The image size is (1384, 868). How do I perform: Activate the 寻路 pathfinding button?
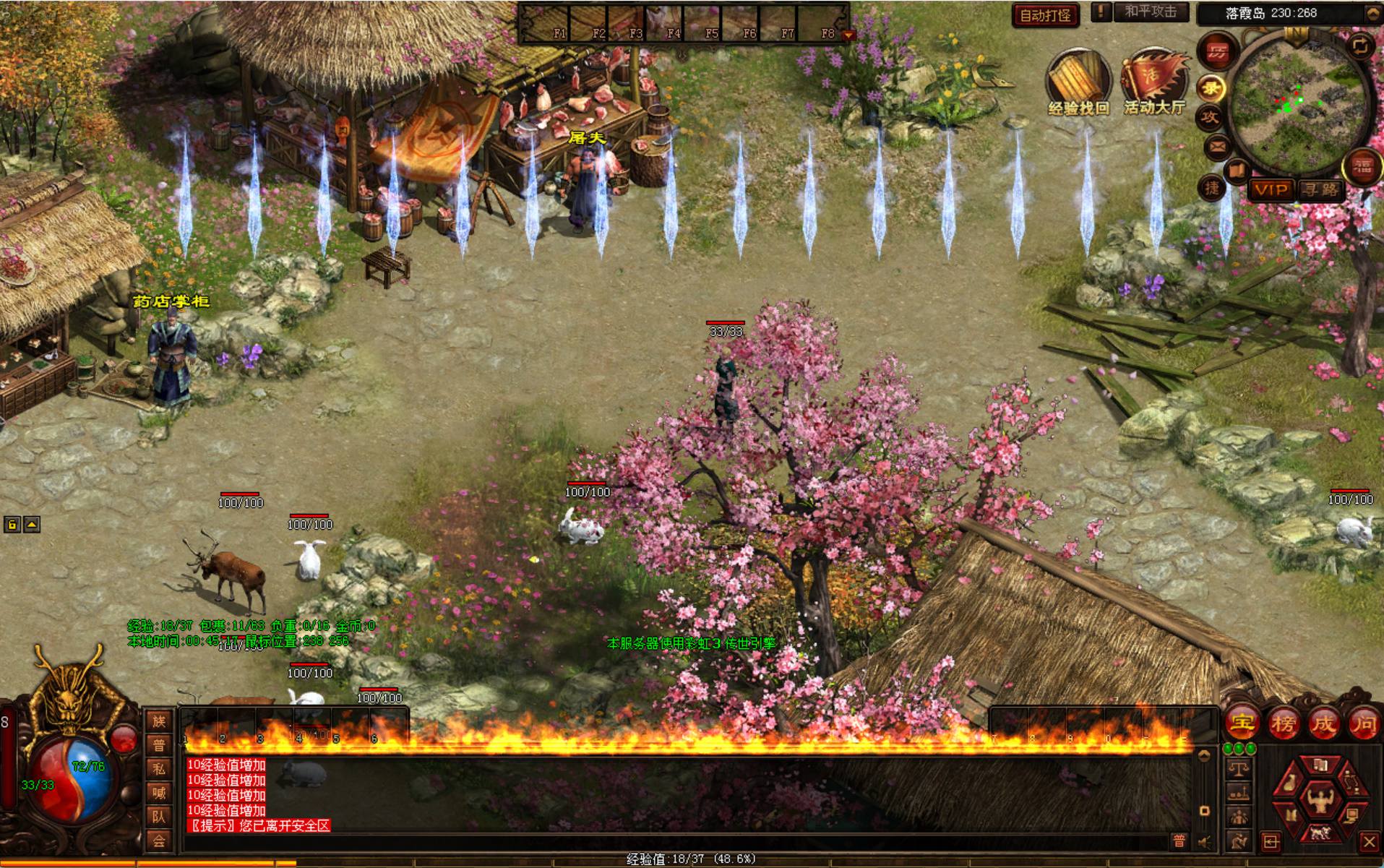pyautogui.click(x=1320, y=190)
